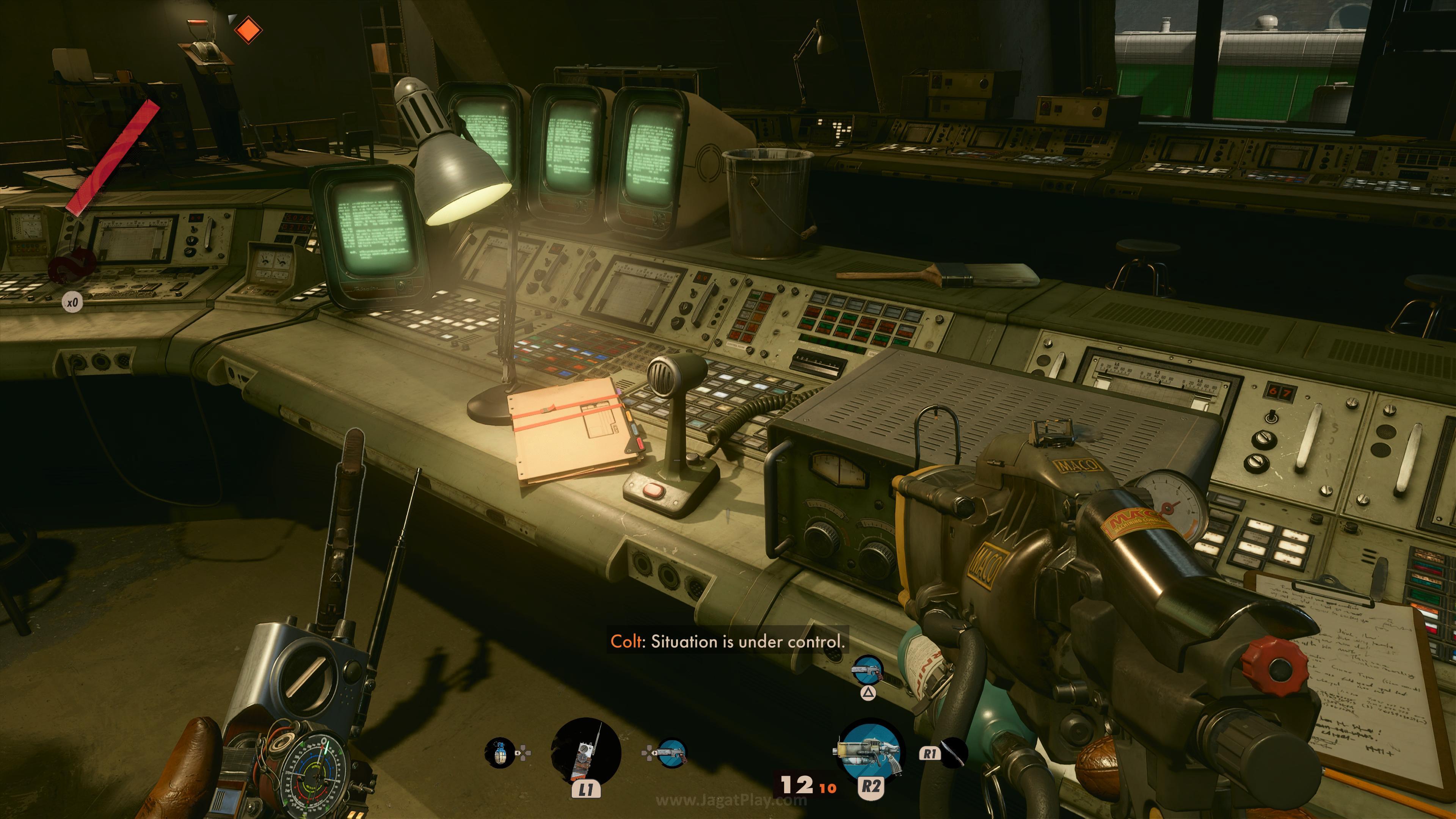The height and width of the screenshot is (819, 1456).
Task: Select the machete icon beside R1
Action: click(954, 753)
